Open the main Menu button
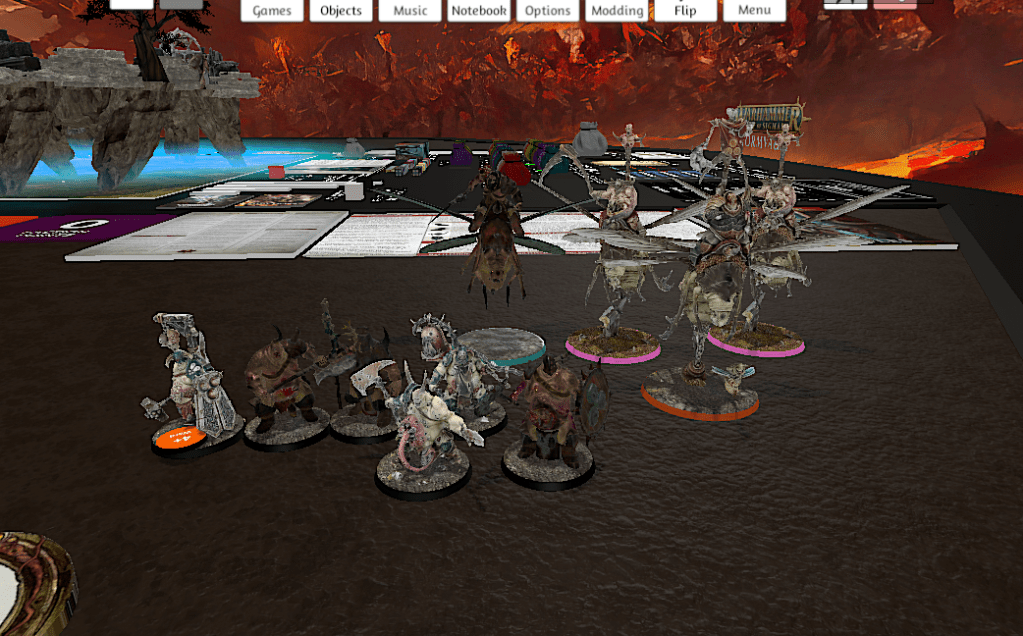 click(754, 10)
